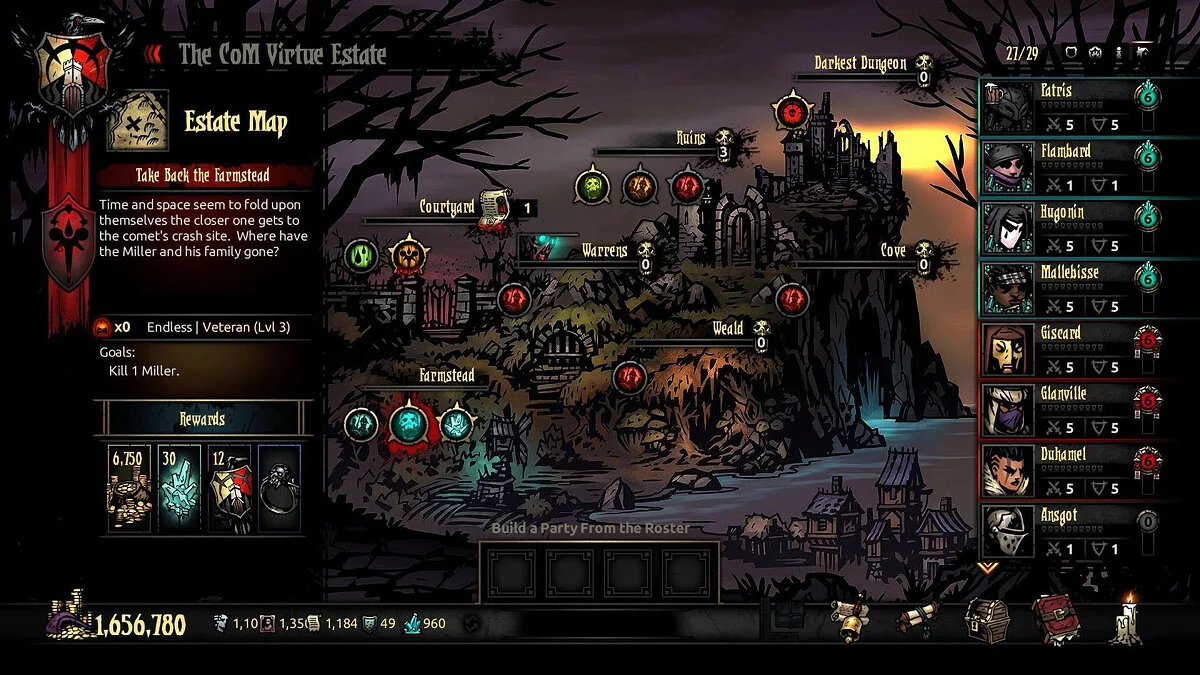
Task: Choose the green Courtyard mission marker
Action: [360, 256]
